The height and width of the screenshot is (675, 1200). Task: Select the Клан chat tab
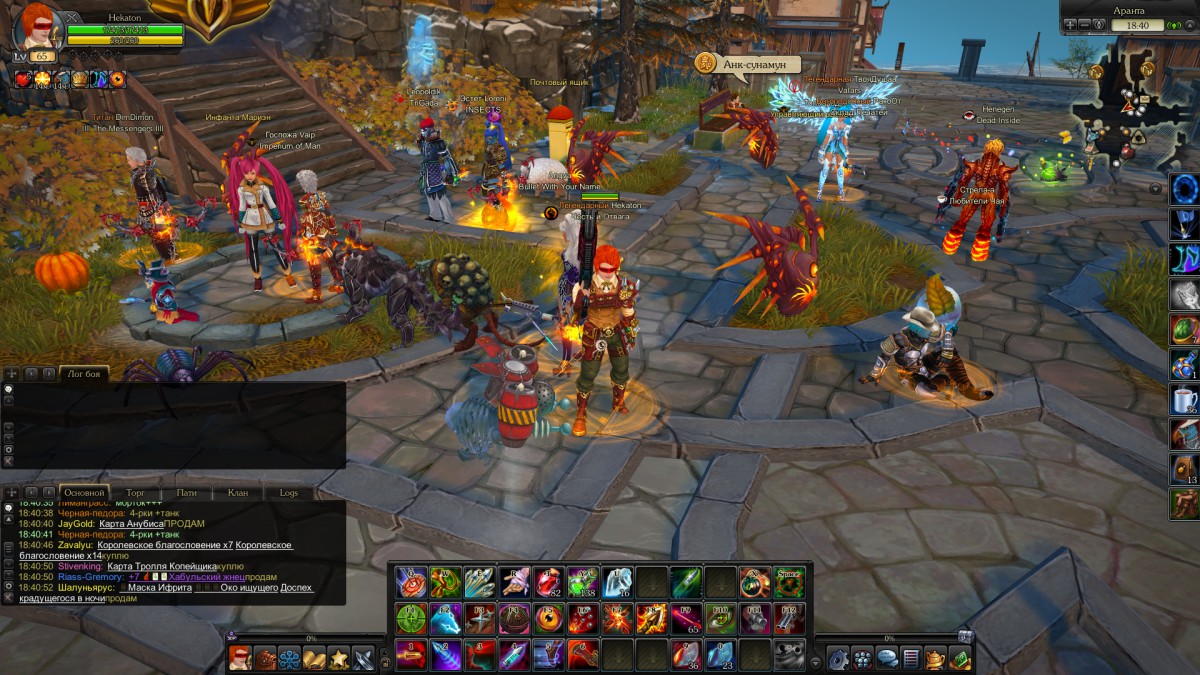238,493
